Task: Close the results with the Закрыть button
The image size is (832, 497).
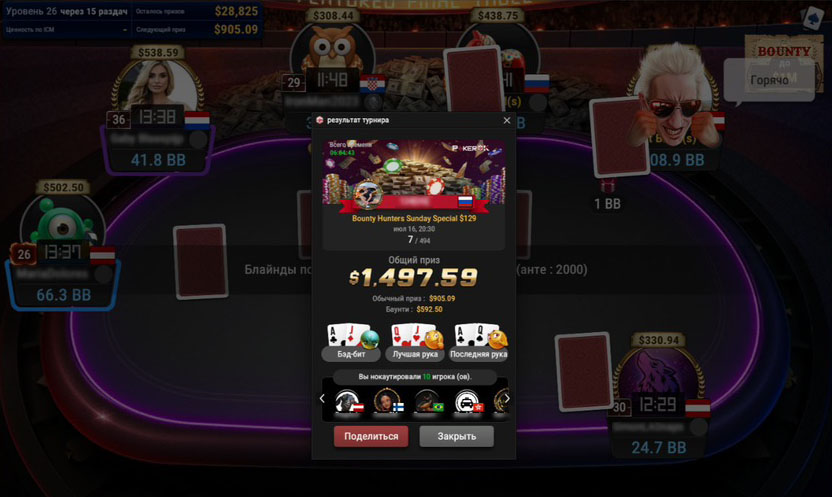Action: tap(456, 436)
